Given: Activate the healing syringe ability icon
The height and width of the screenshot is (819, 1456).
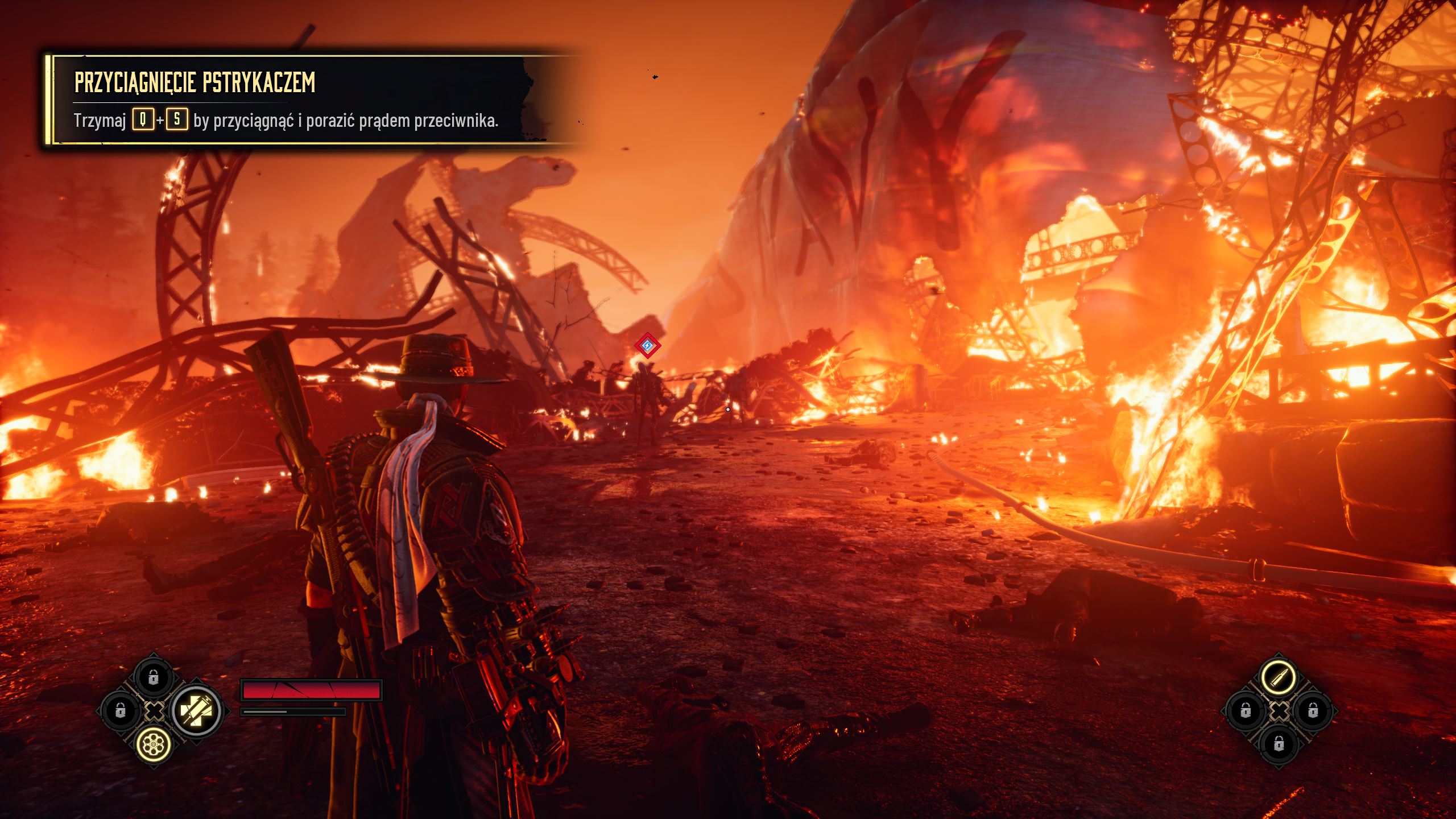Looking at the screenshot, I should click(x=196, y=710).
